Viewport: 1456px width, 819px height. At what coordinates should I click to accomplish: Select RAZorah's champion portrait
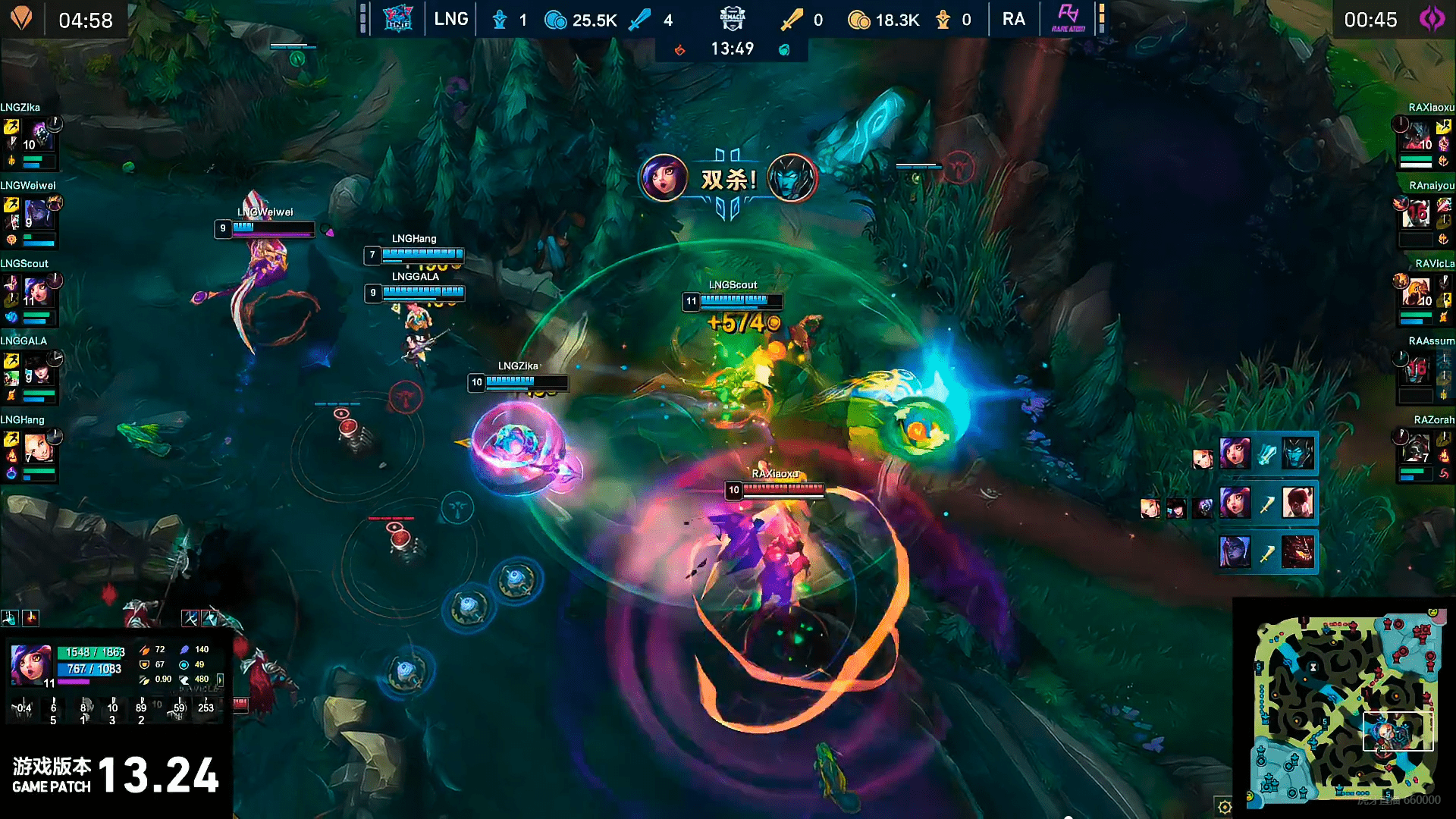coord(1416,448)
